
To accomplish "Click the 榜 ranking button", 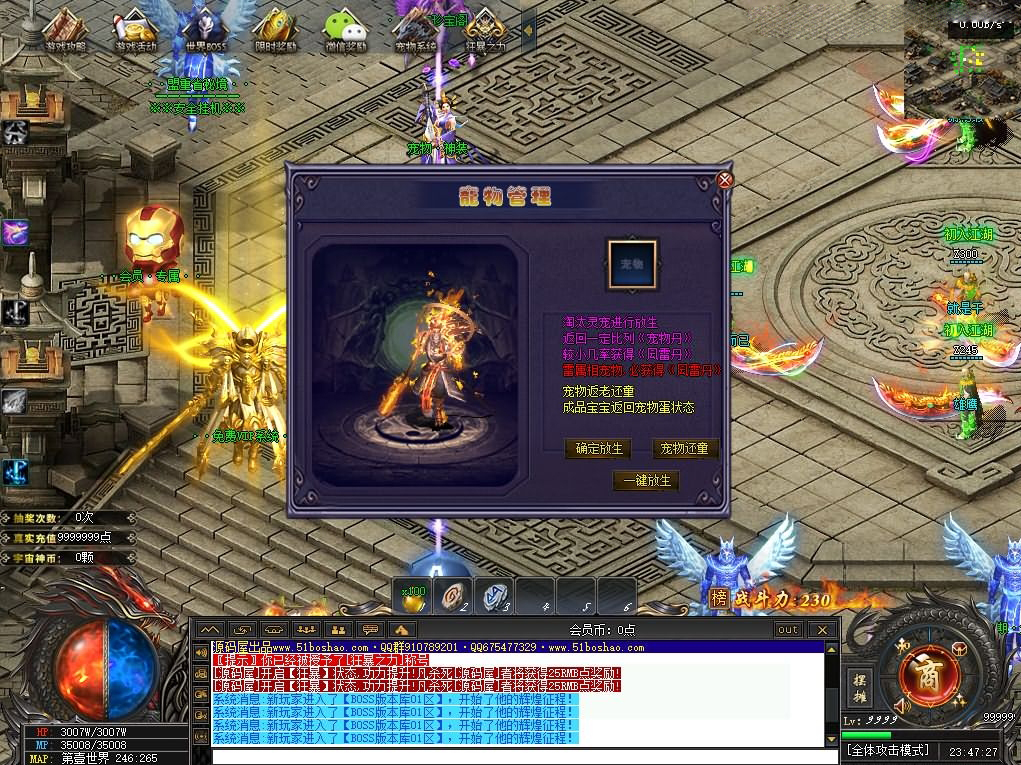I will (718, 598).
